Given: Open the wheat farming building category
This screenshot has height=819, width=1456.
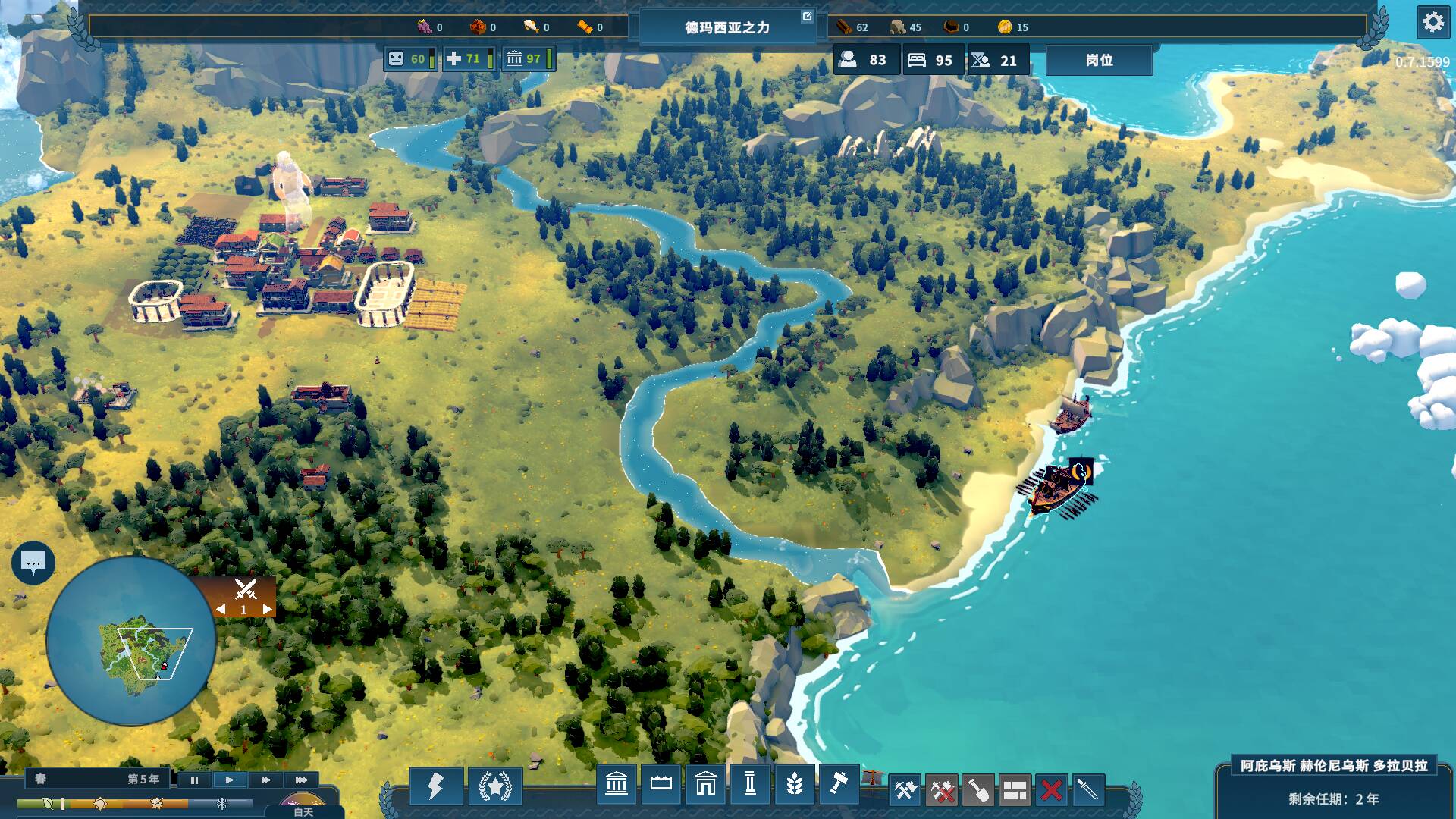Looking at the screenshot, I should pos(794,784).
